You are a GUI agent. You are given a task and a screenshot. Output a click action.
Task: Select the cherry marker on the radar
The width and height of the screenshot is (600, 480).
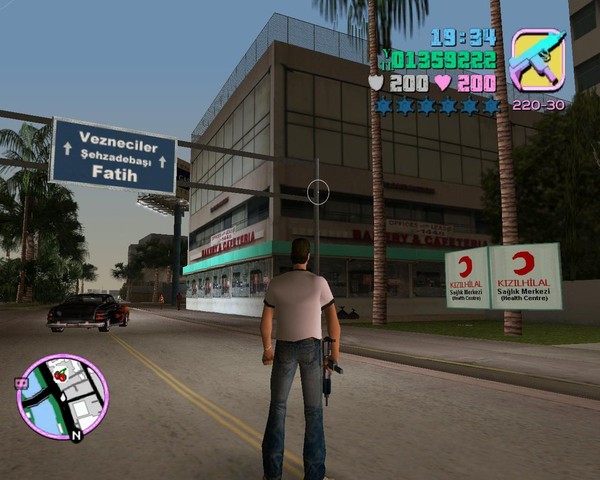pos(59,375)
